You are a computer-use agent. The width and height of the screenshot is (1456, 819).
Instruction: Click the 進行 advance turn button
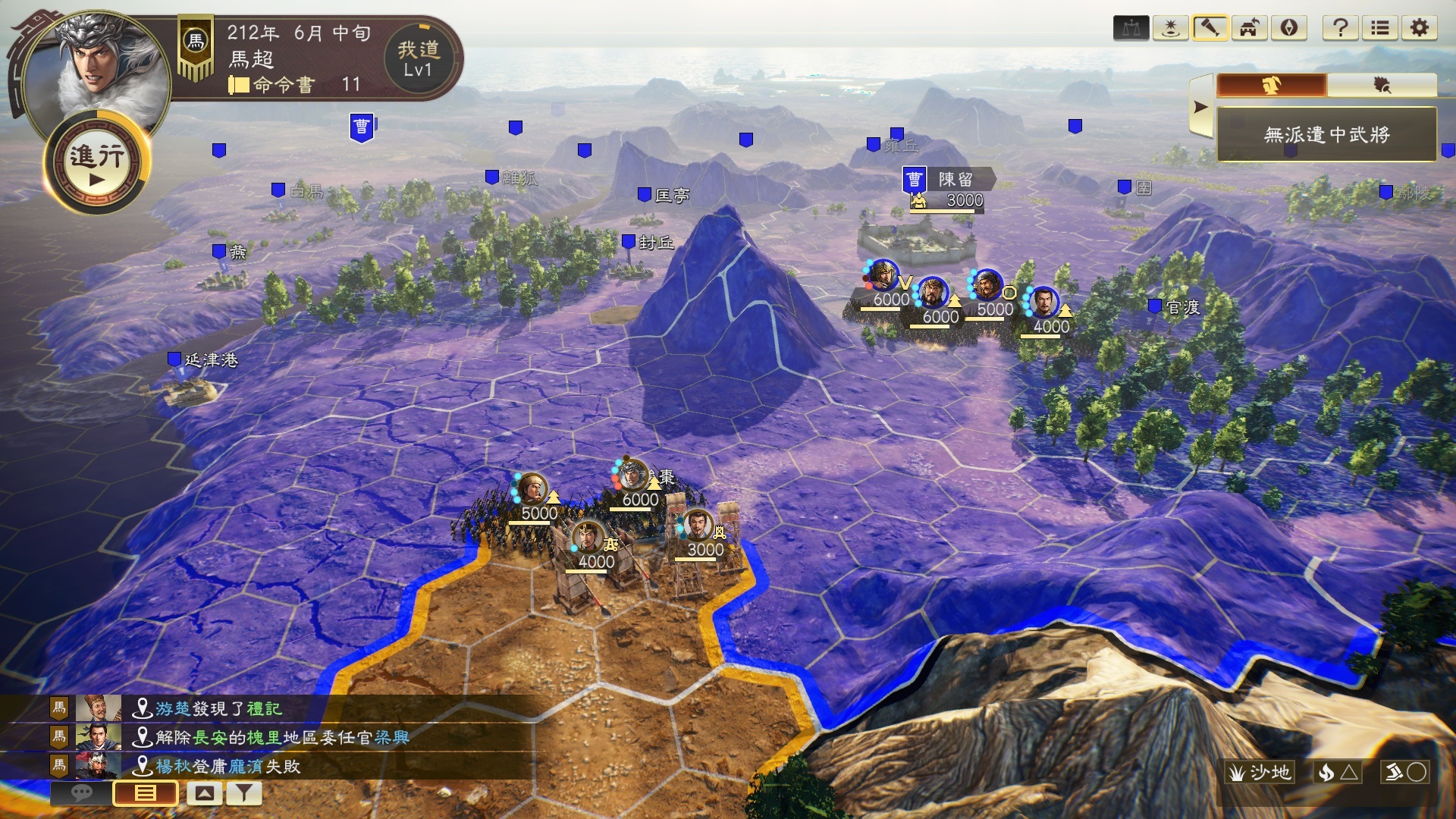tap(97, 162)
